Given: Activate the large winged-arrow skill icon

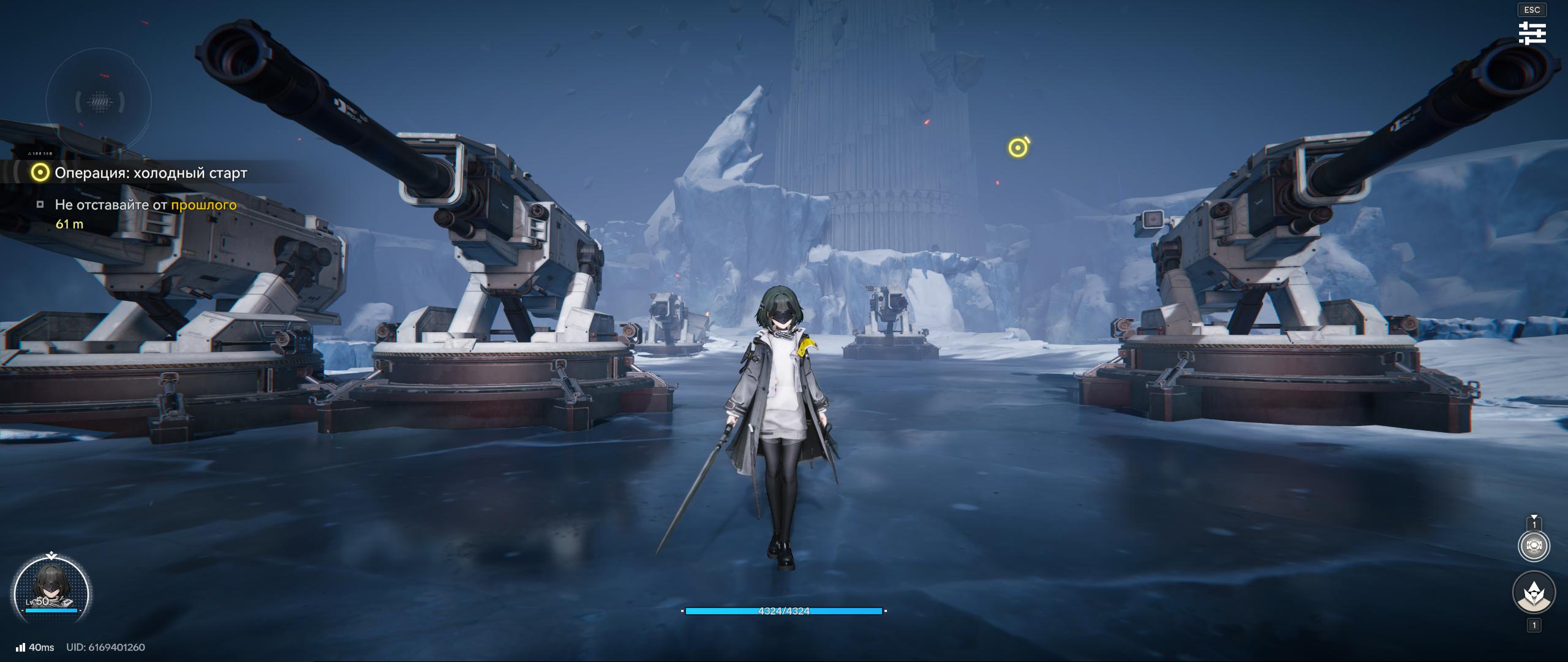Looking at the screenshot, I should [x=1534, y=593].
